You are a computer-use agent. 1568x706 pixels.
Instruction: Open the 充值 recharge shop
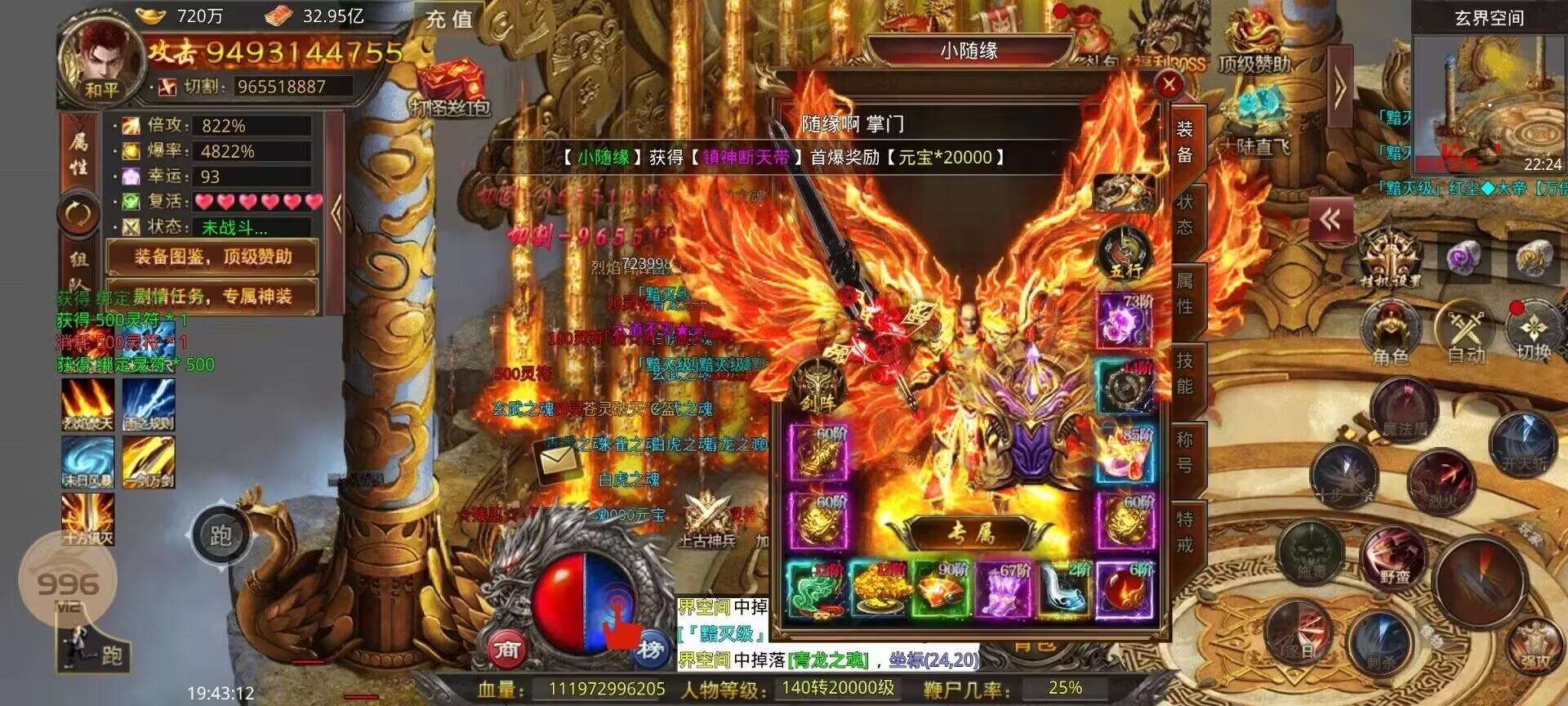(x=449, y=19)
